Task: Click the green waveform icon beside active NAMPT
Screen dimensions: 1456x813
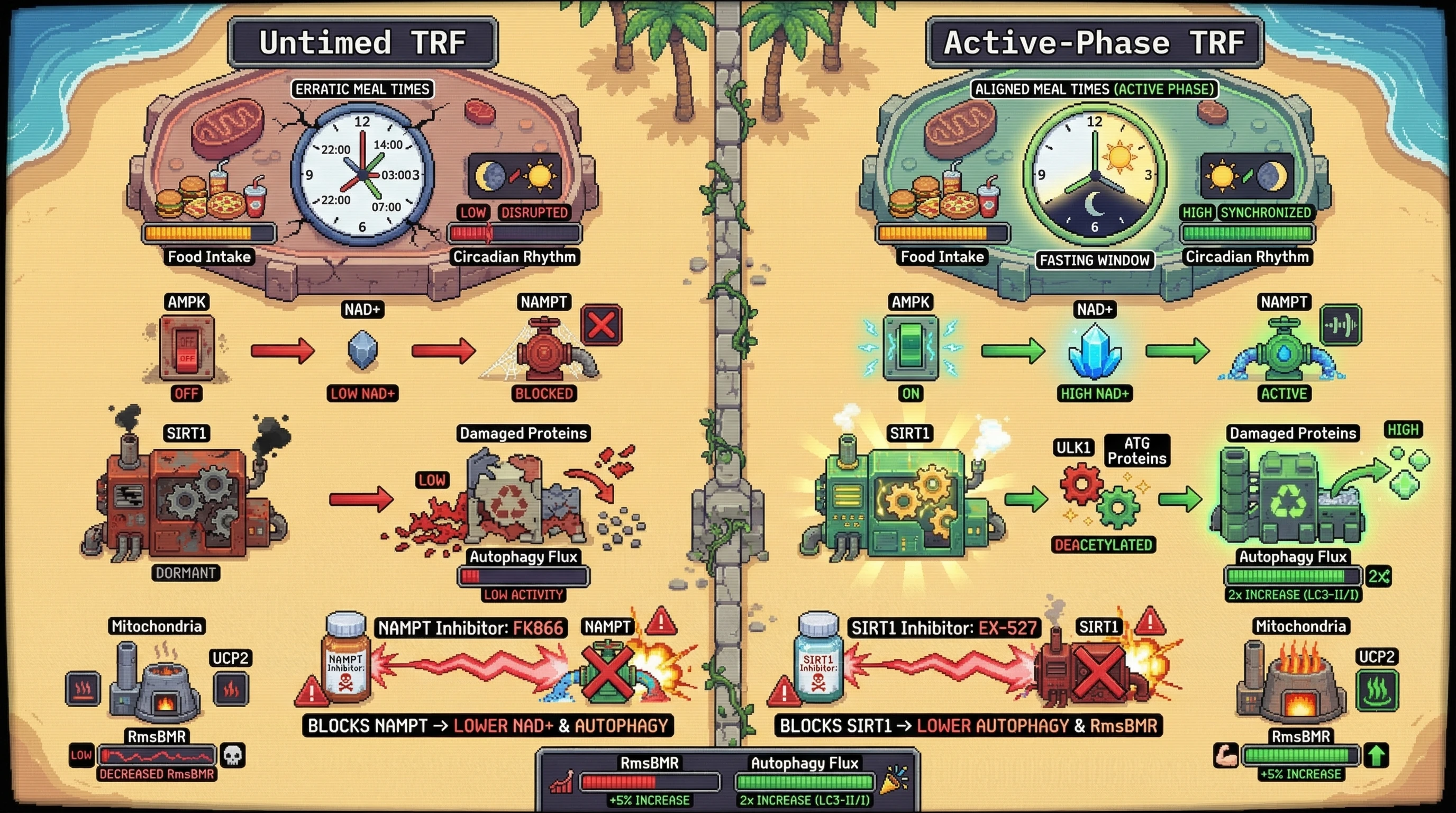Action: 1341,325
